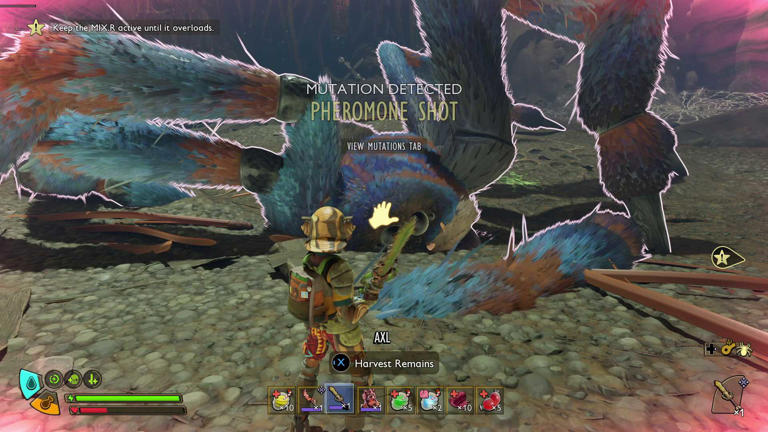Click the star quest objective tracker
768x432 pixels.
(37, 28)
